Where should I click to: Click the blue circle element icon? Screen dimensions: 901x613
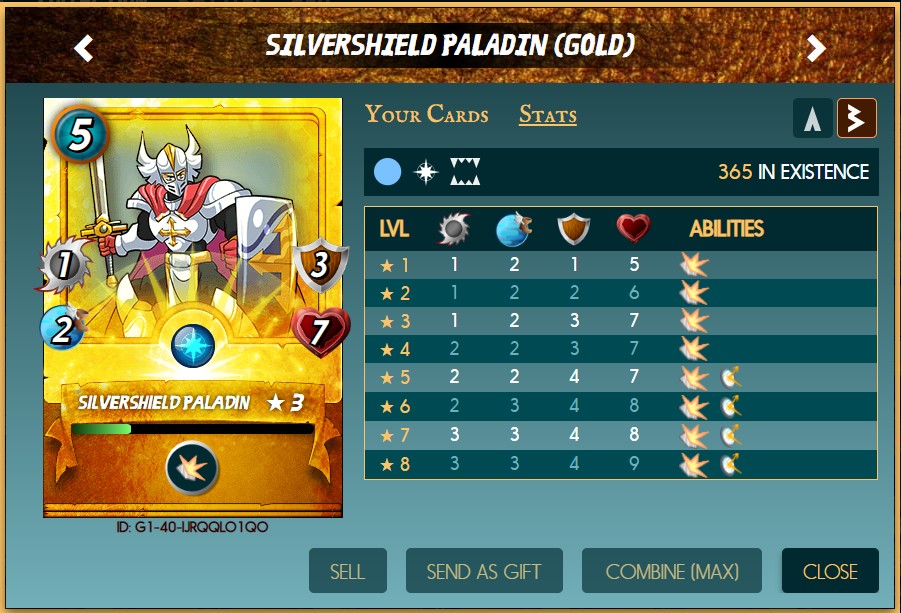[388, 172]
